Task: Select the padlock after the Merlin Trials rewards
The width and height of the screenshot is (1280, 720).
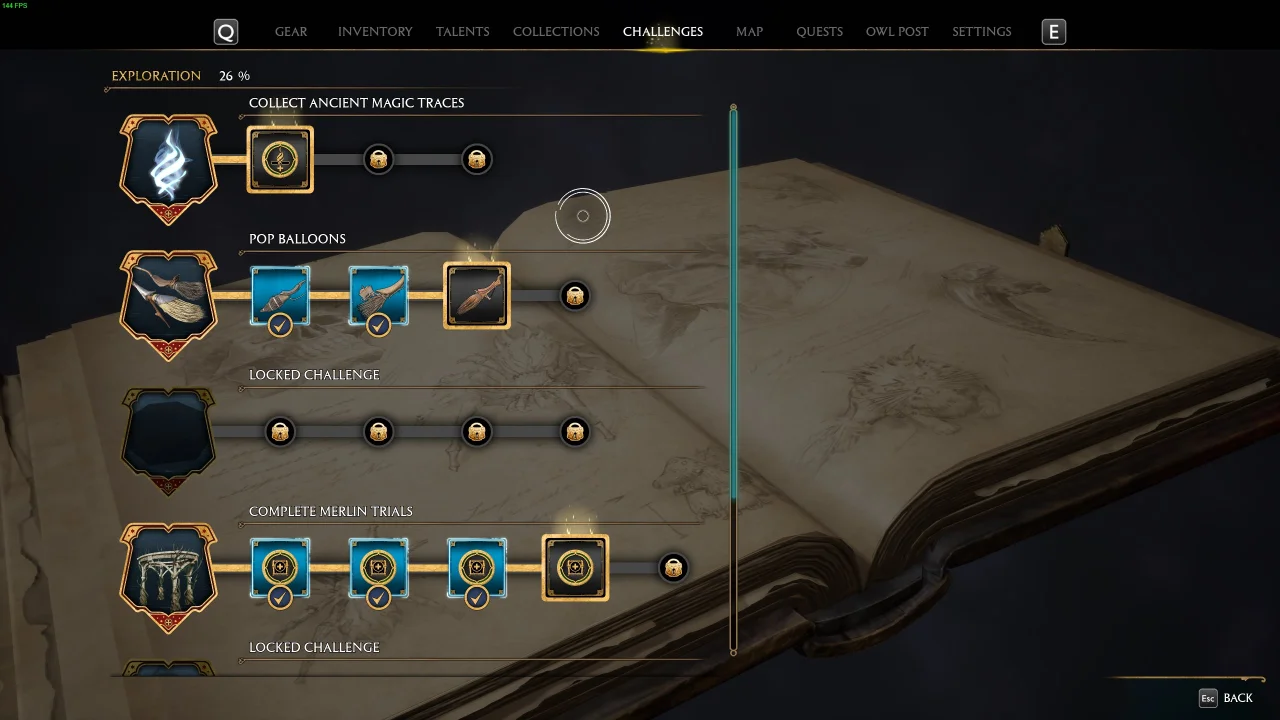Action: point(673,567)
